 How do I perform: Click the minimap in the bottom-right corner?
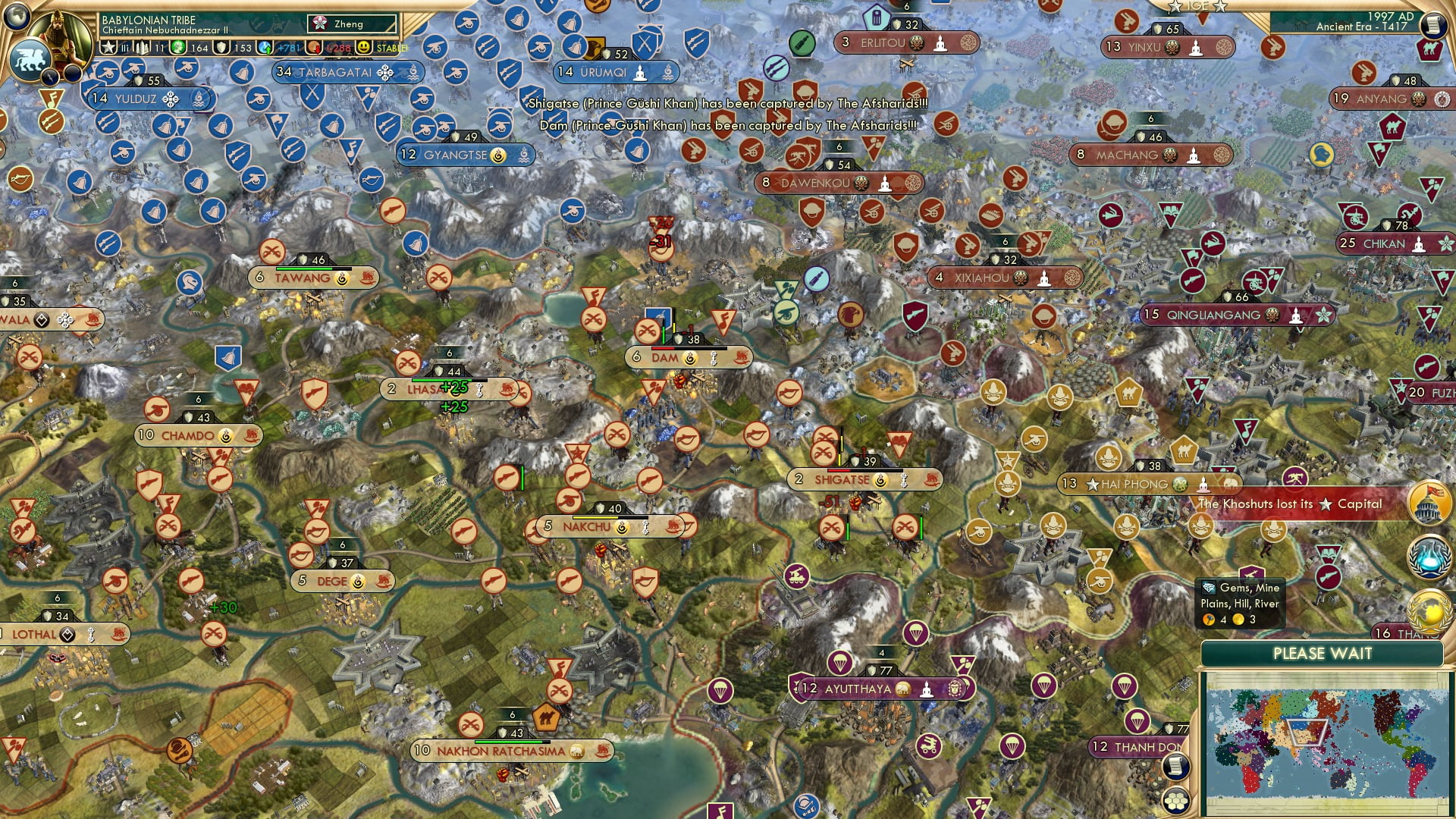click(1323, 739)
